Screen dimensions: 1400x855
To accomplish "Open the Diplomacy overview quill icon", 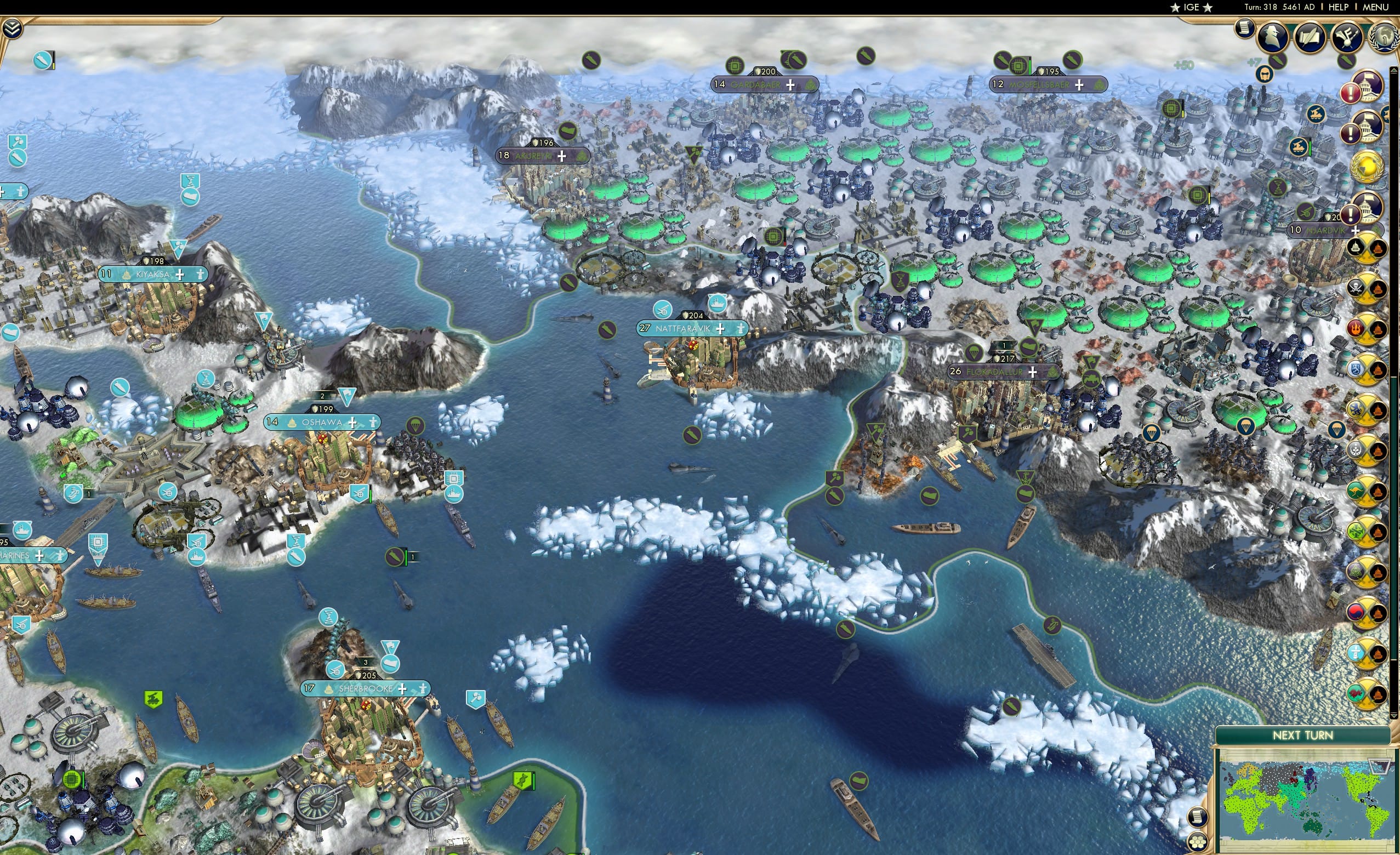I will [x=1310, y=35].
